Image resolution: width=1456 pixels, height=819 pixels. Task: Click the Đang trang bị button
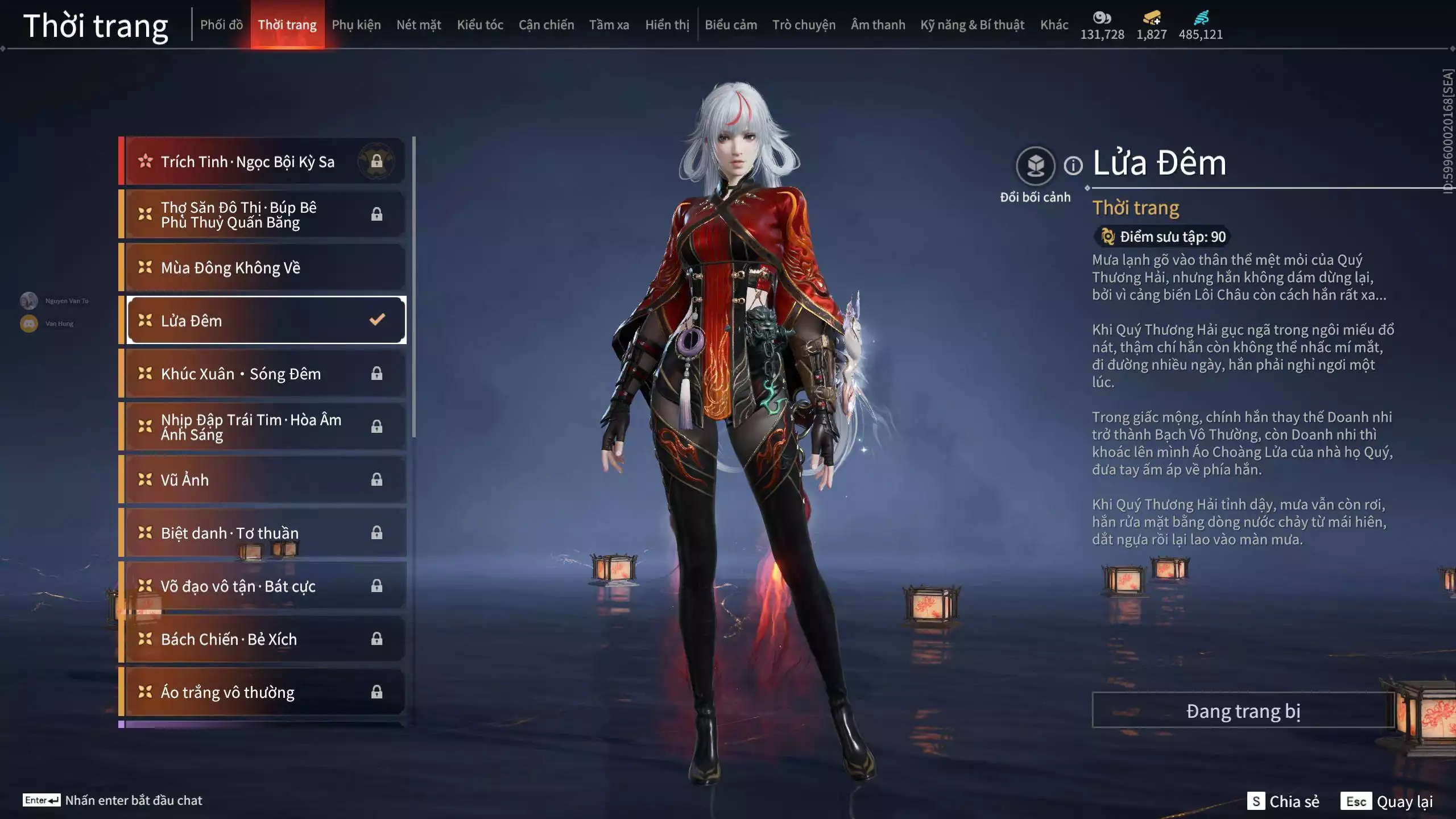click(x=1243, y=710)
